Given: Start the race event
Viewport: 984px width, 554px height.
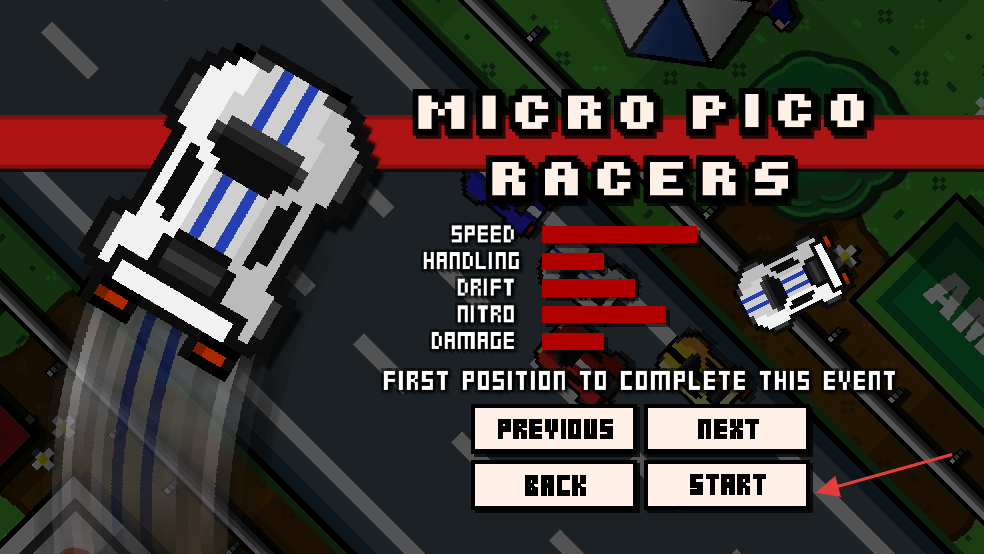Looking at the screenshot, I should pyautogui.click(x=727, y=485).
